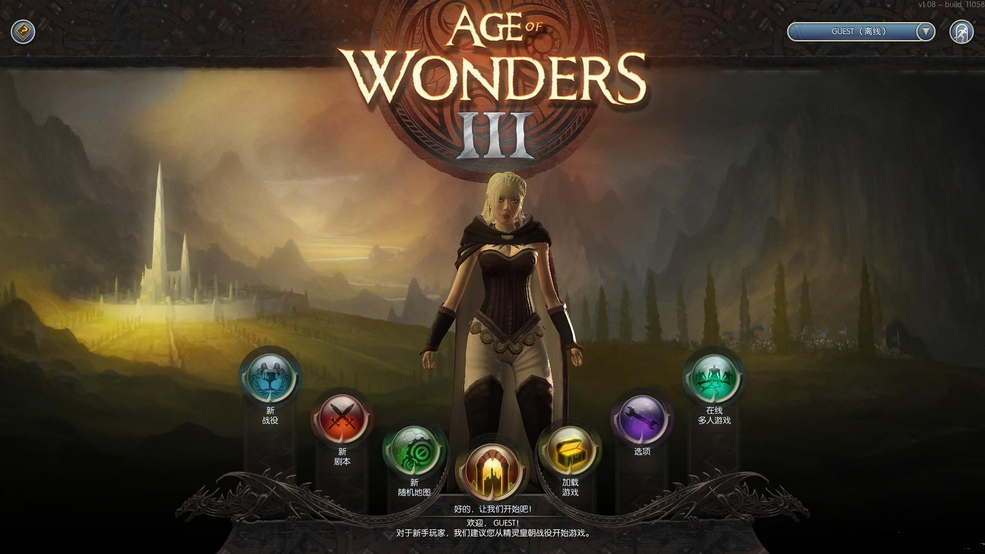The height and width of the screenshot is (554, 985).
Task: Click the central golden gate start button
Action: pos(491,470)
